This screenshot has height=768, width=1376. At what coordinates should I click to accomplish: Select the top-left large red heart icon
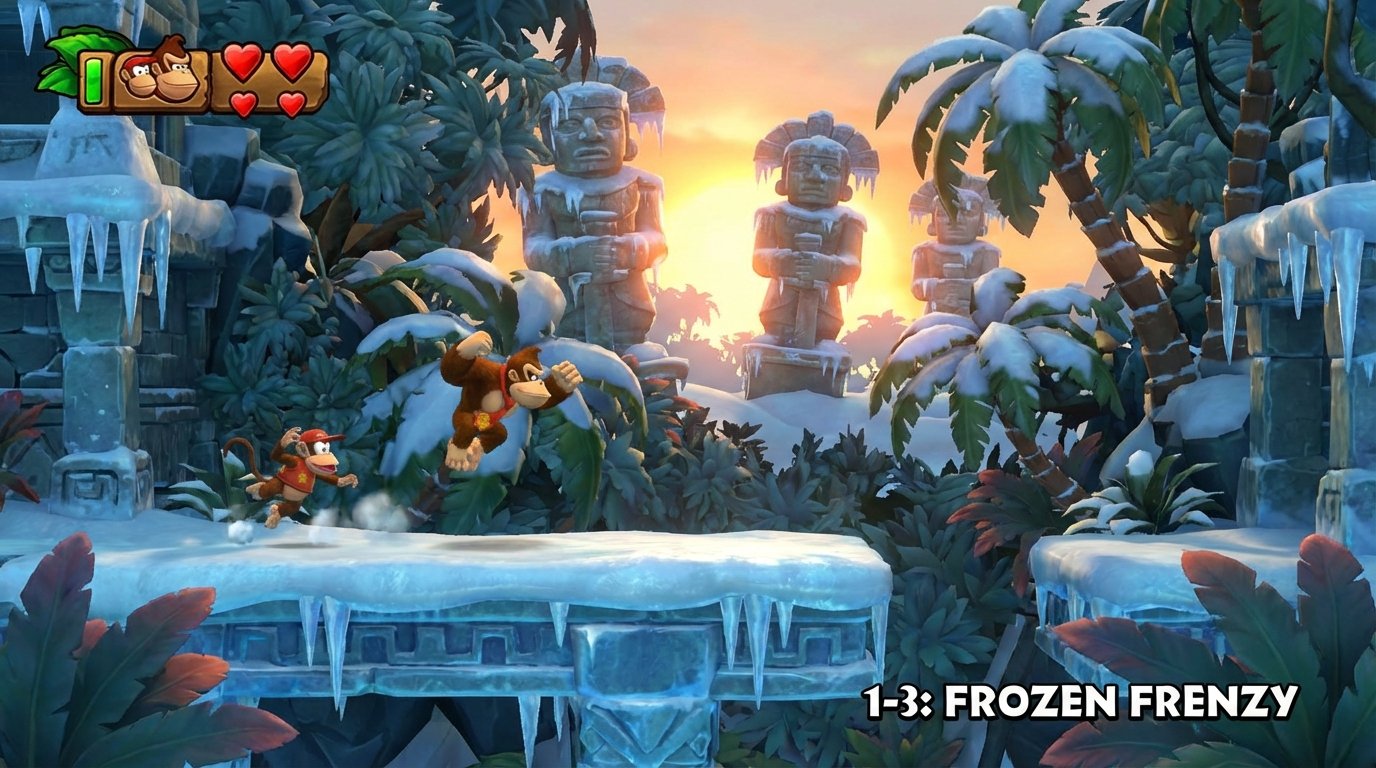[x=242, y=61]
